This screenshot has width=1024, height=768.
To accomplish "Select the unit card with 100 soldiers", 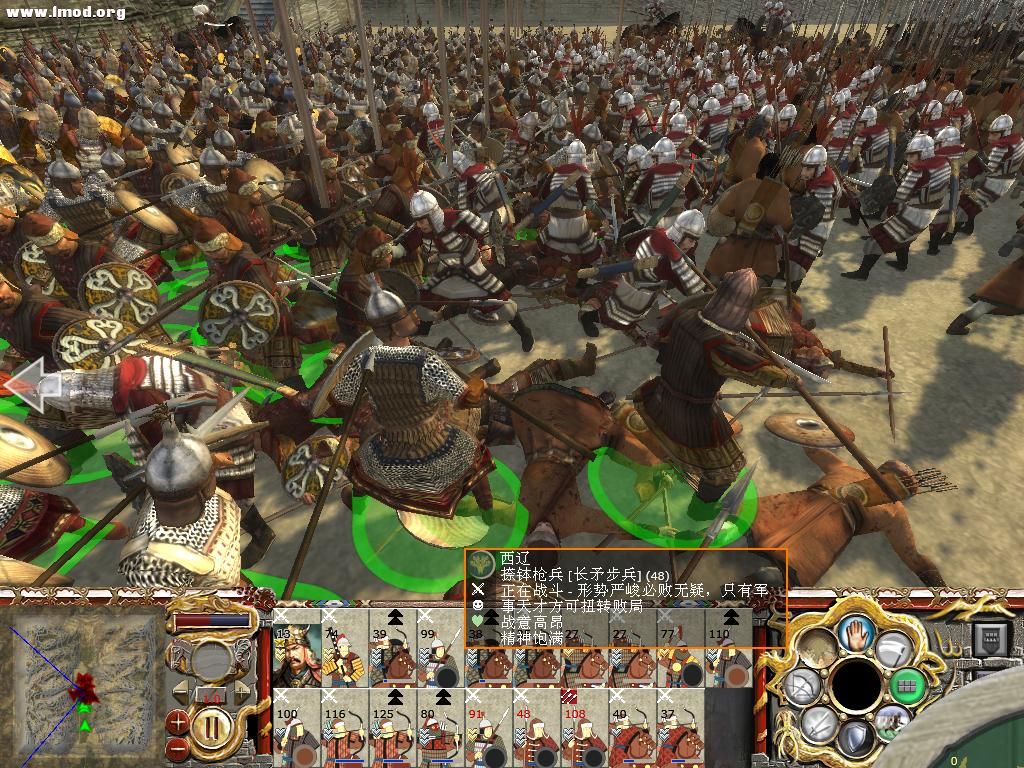I will [x=297, y=727].
